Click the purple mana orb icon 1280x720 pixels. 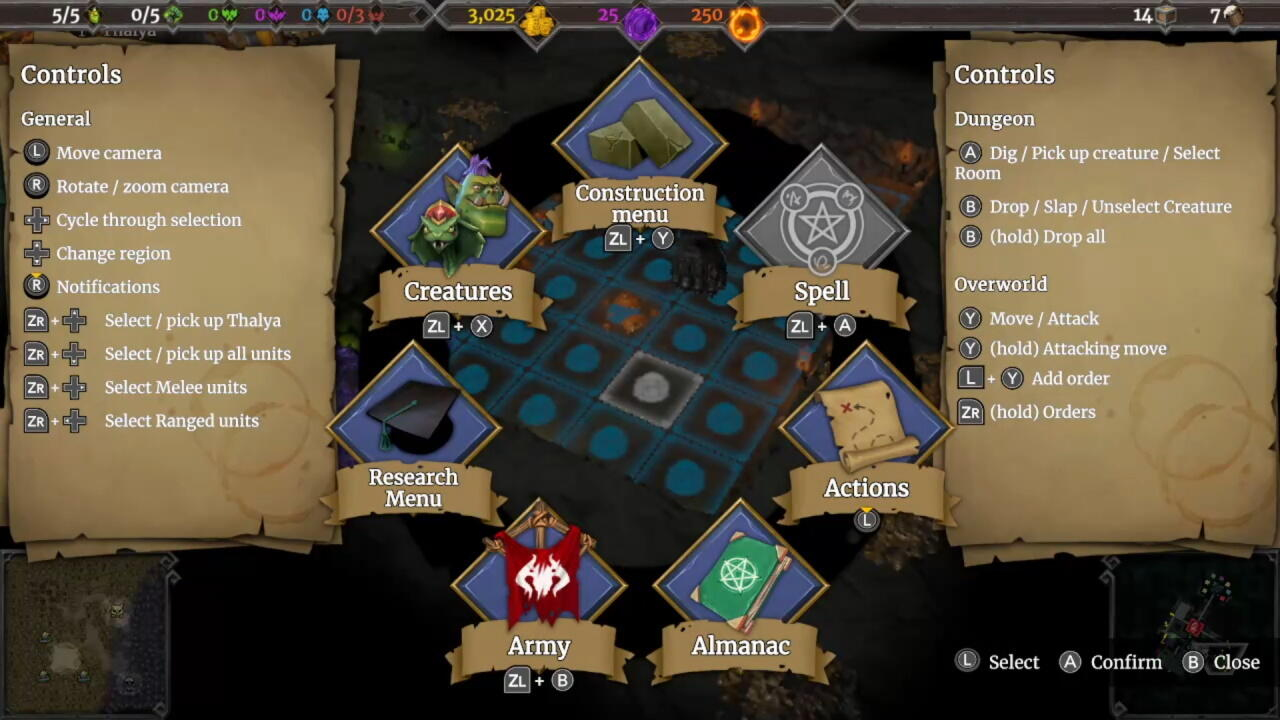tap(641, 20)
